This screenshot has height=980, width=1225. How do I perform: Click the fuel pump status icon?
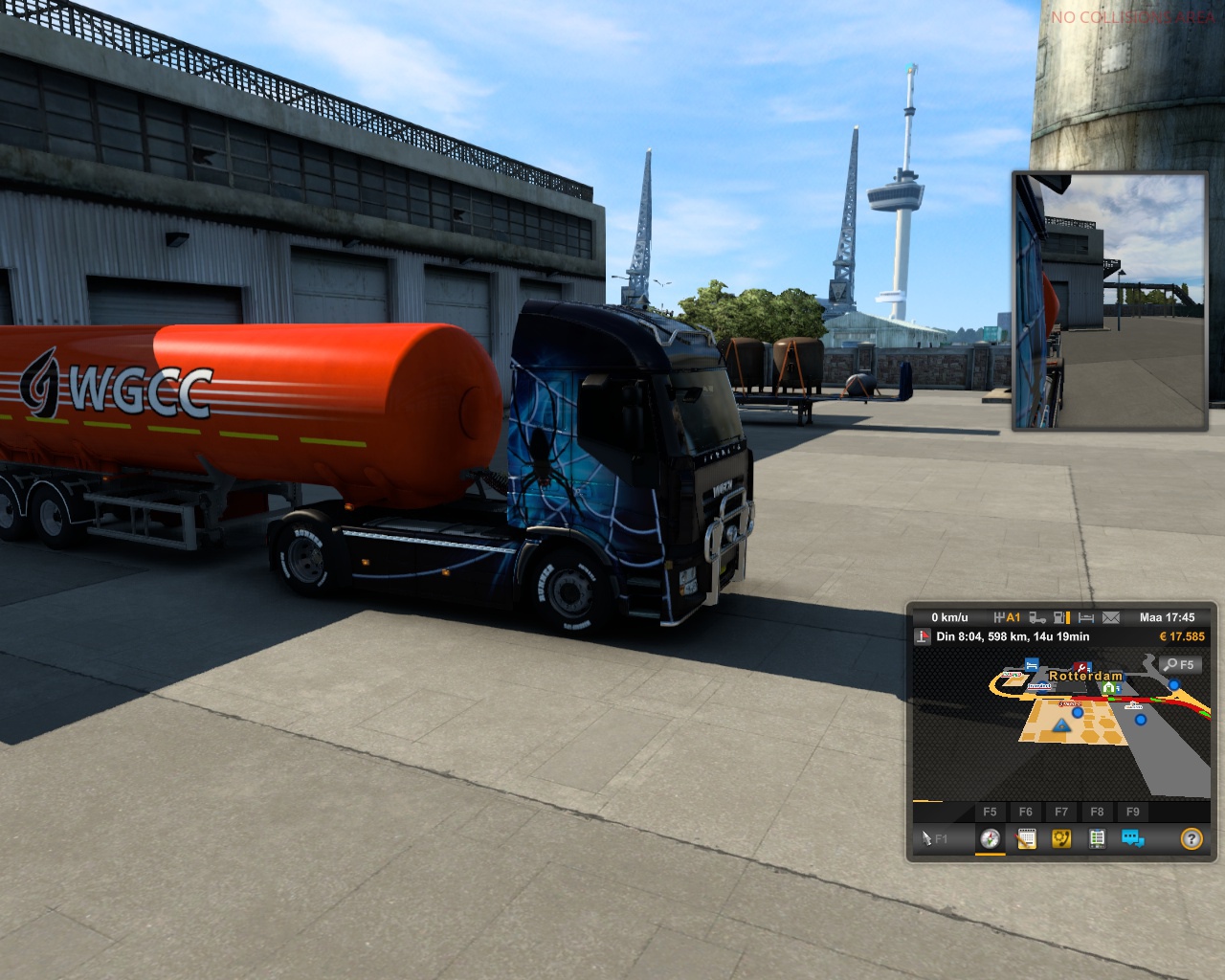1061,617
